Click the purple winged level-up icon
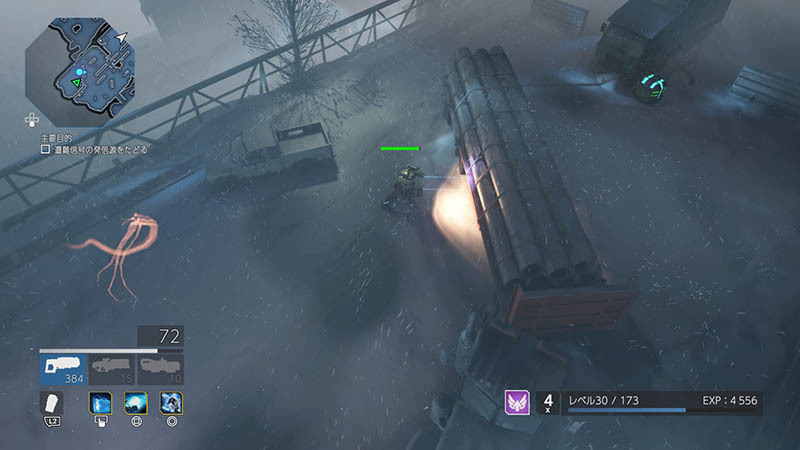 517,402
